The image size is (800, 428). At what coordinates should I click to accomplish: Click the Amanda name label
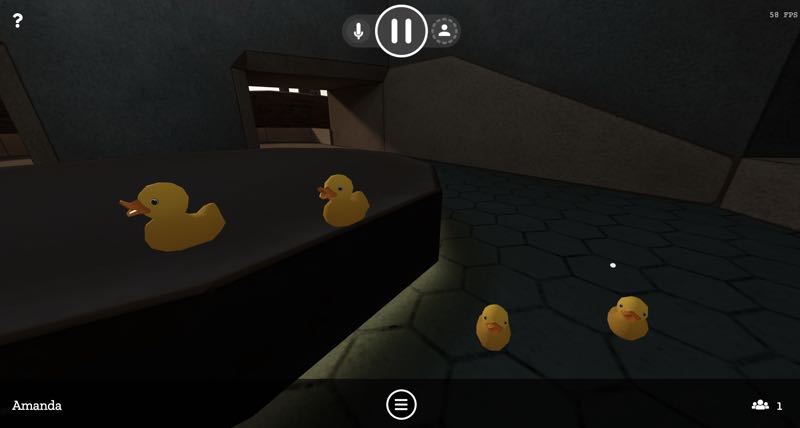tap(37, 405)
